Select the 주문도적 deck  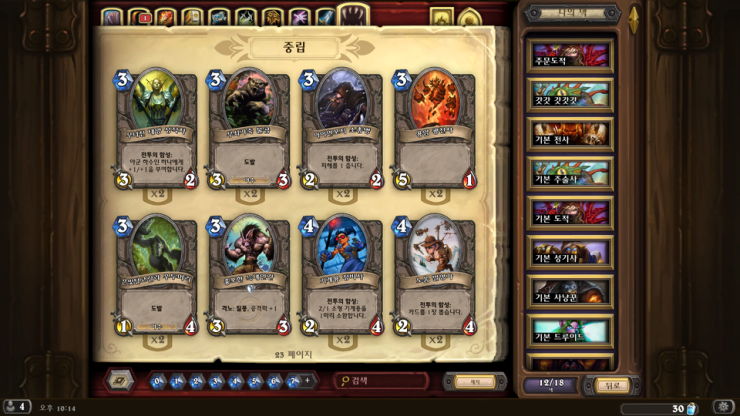click(571, 55)
